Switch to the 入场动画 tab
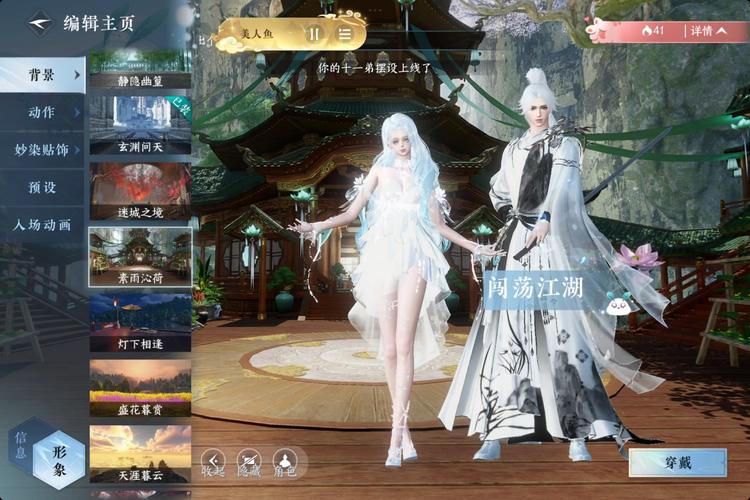The width and height of the screenshot is (750, 500). (42, 225)
